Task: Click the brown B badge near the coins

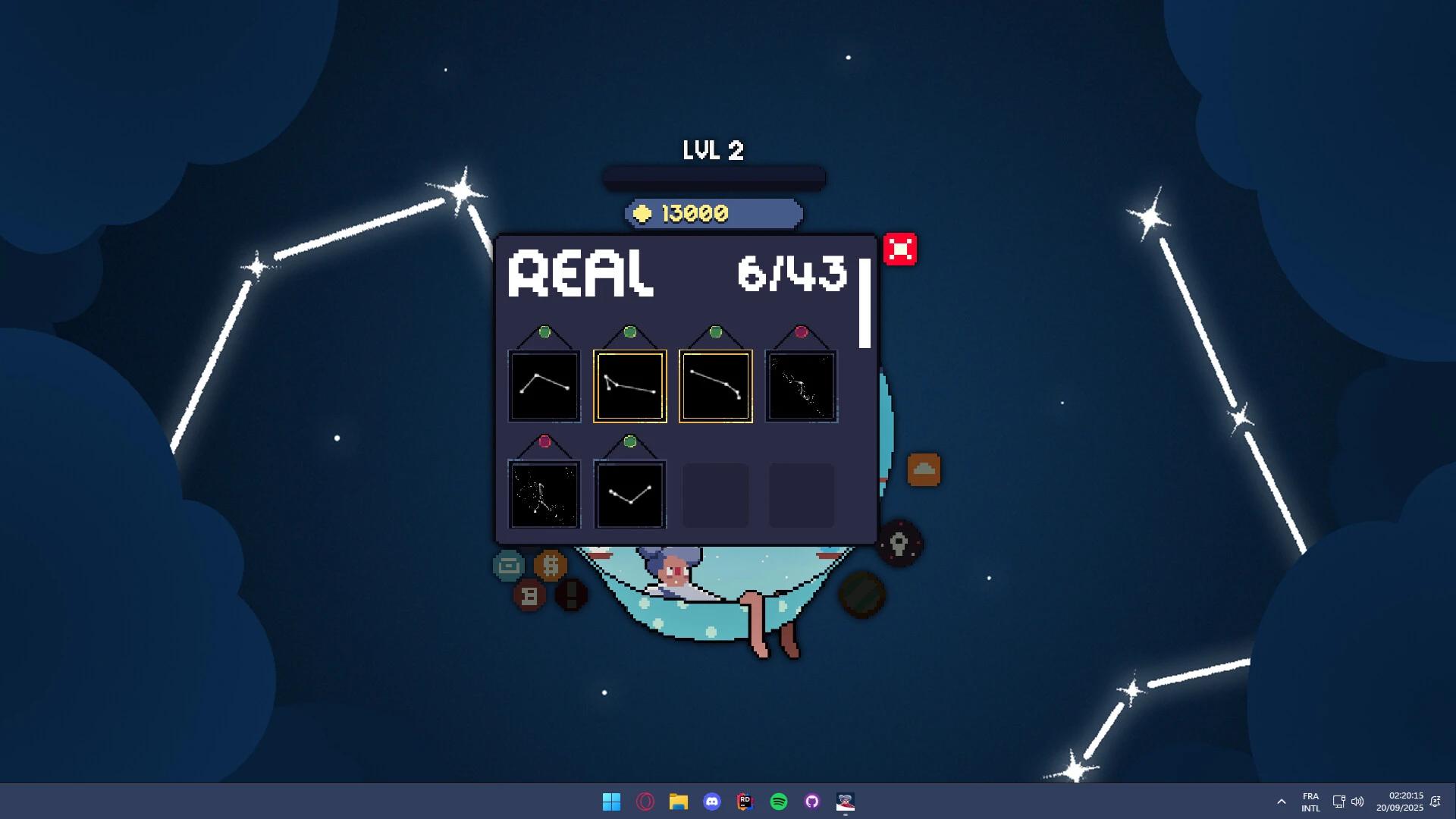Action: pyautogui.click(x=529, y=597)
